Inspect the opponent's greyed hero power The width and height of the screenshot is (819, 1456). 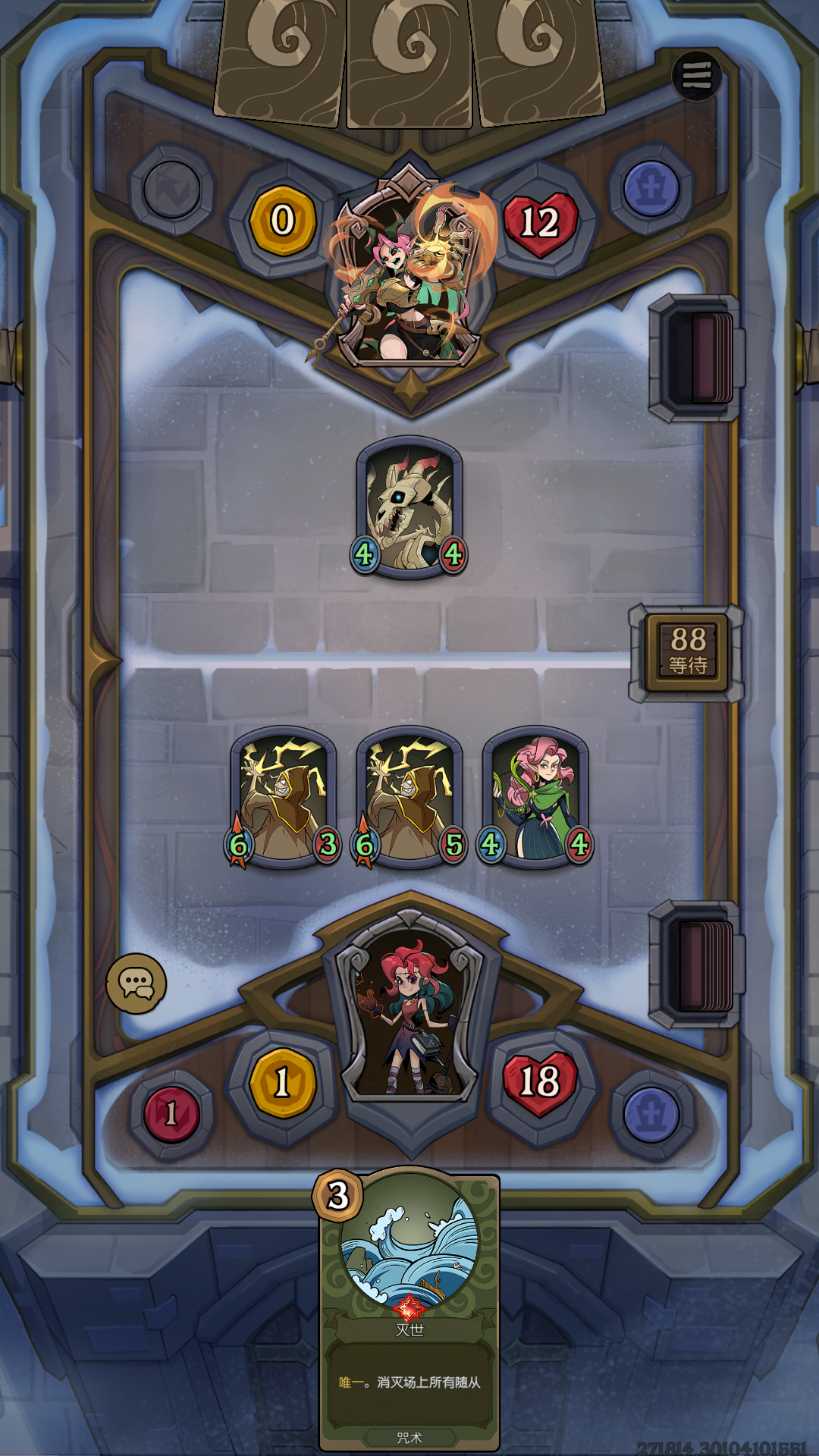coord(171,190)
